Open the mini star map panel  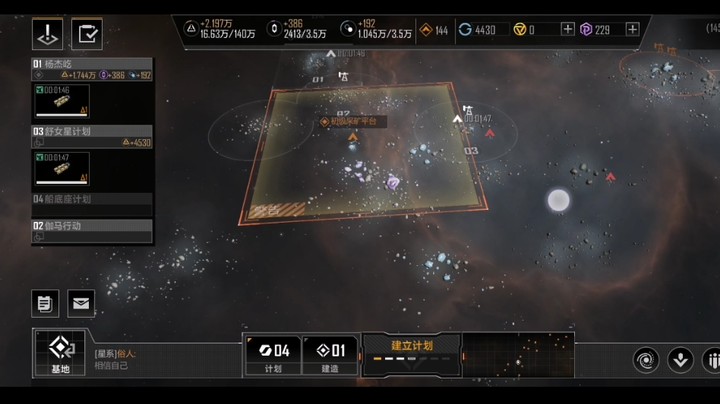point(518,355)
